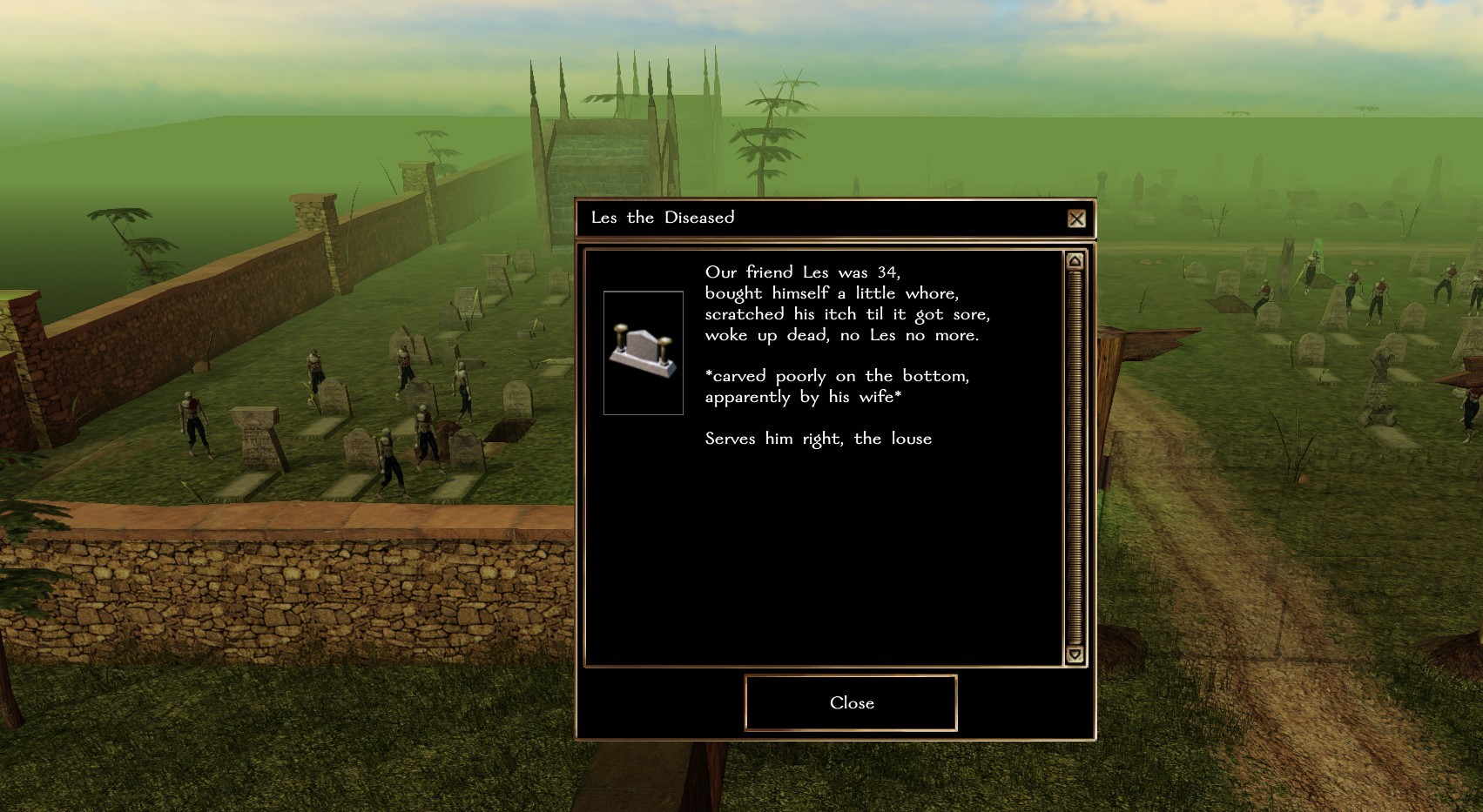Close the Les the Diseased description
1483x812 pixels.
point(851,702)
